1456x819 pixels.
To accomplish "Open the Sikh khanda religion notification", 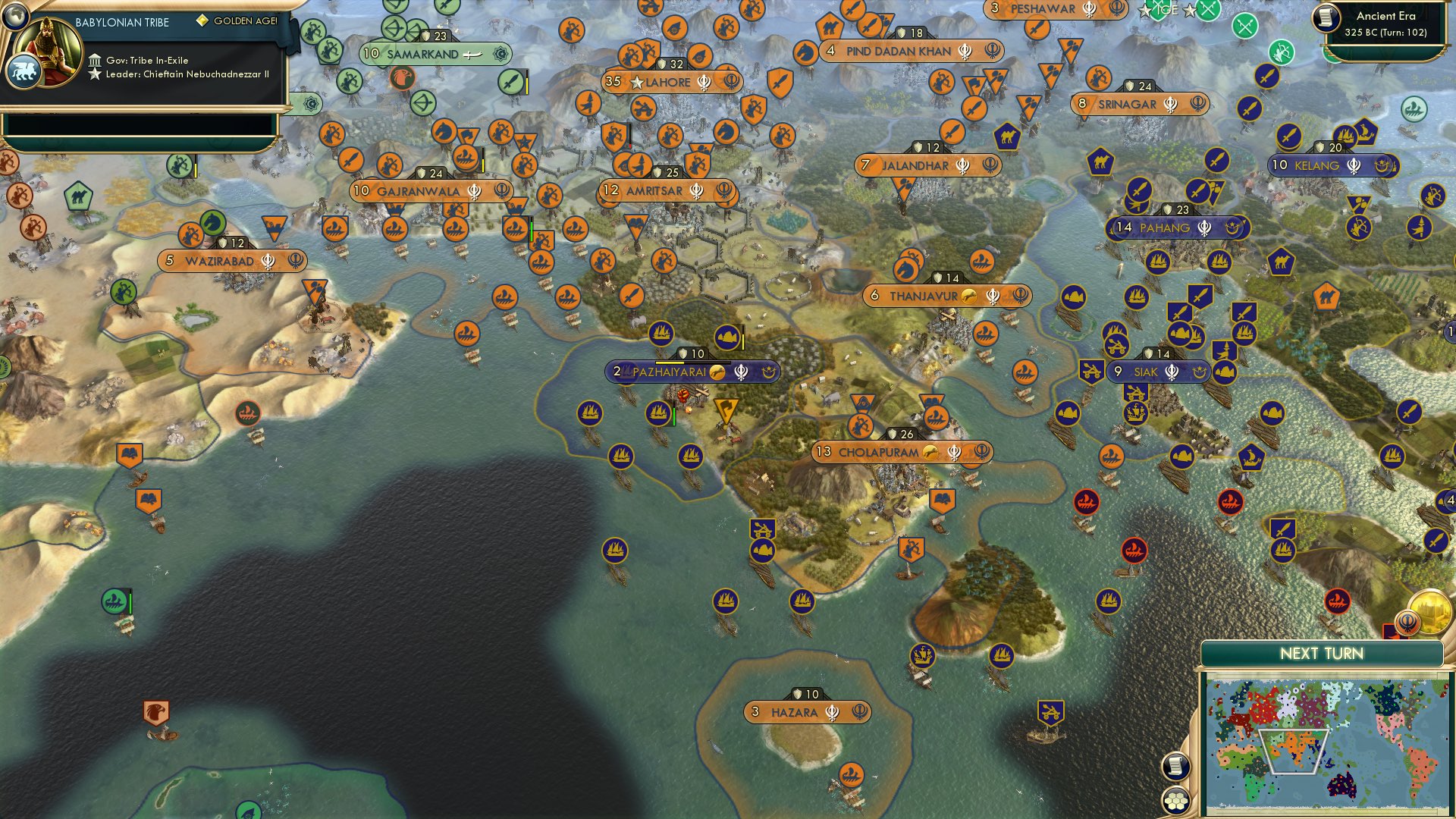I will [1407, 623].
